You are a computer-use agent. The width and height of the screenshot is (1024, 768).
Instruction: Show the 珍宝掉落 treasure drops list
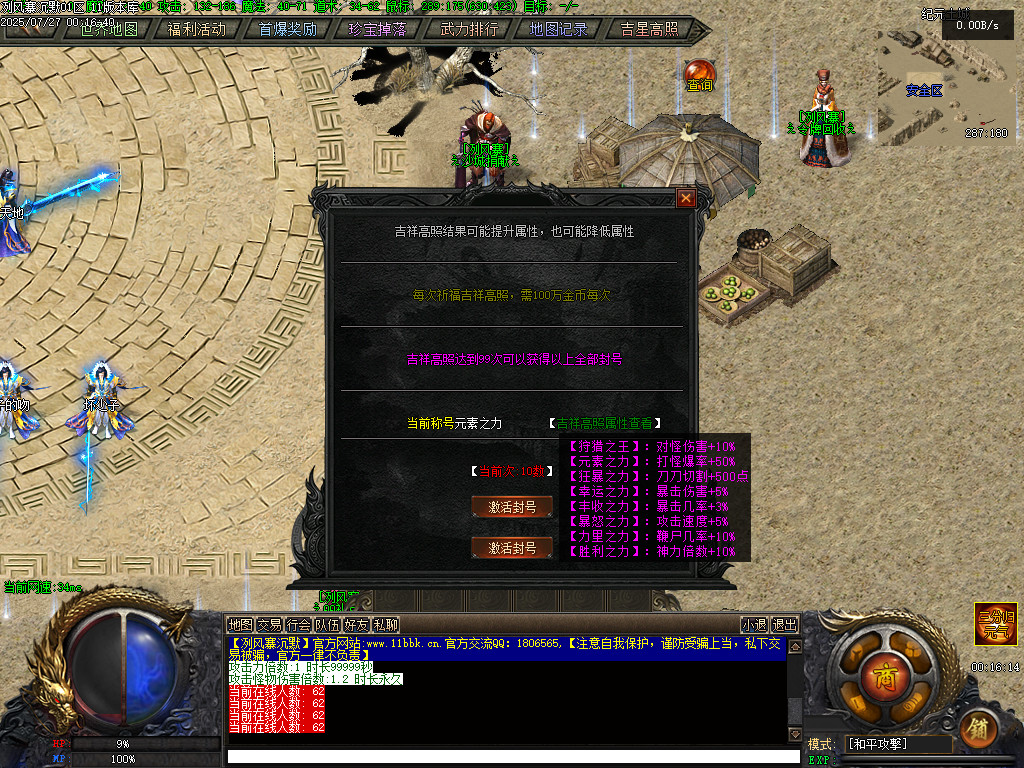377,29
